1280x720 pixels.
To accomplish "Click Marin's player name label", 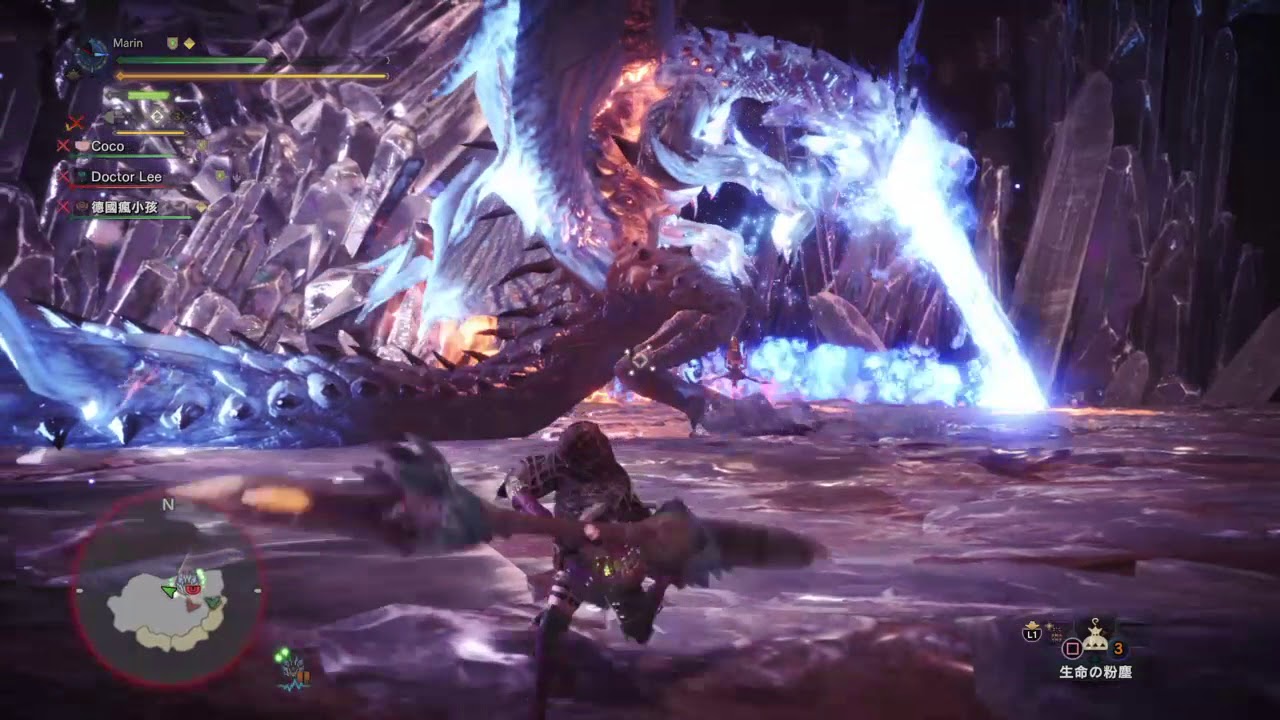I will (128, 44).
